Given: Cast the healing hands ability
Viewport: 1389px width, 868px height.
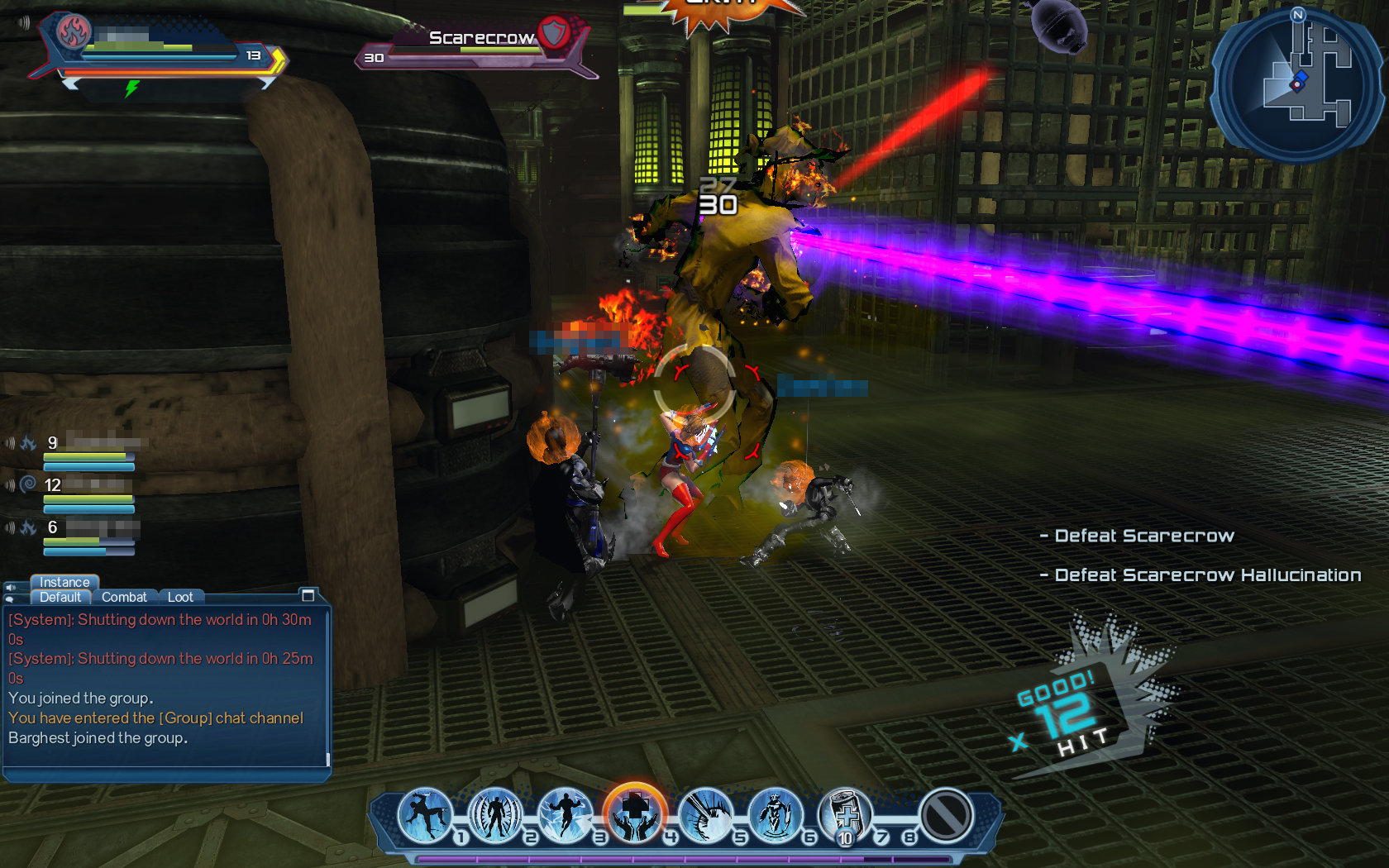Looking at the screenshot, I should (x=635, y=815).
